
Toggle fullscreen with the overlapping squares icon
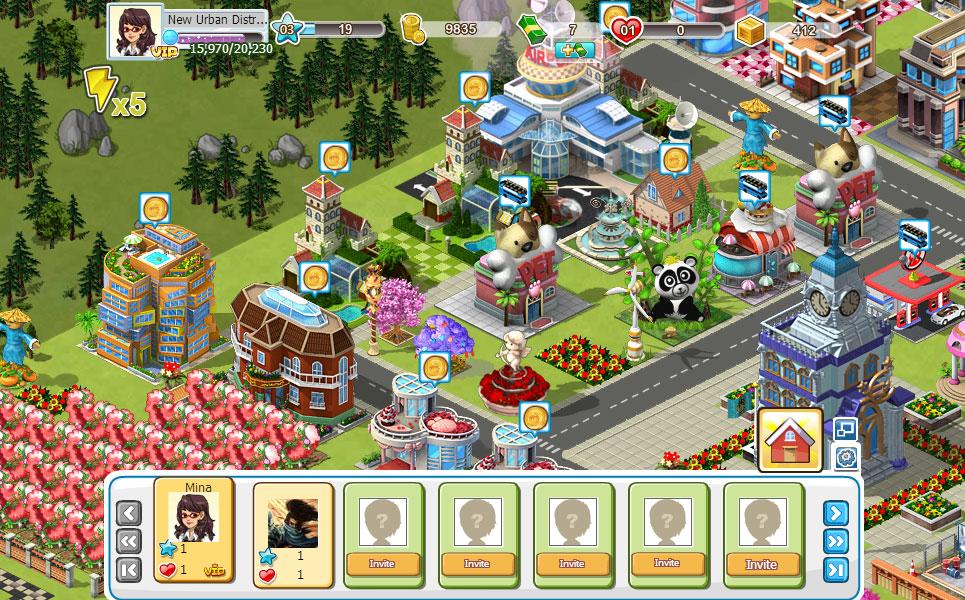[x=846, y=429]
